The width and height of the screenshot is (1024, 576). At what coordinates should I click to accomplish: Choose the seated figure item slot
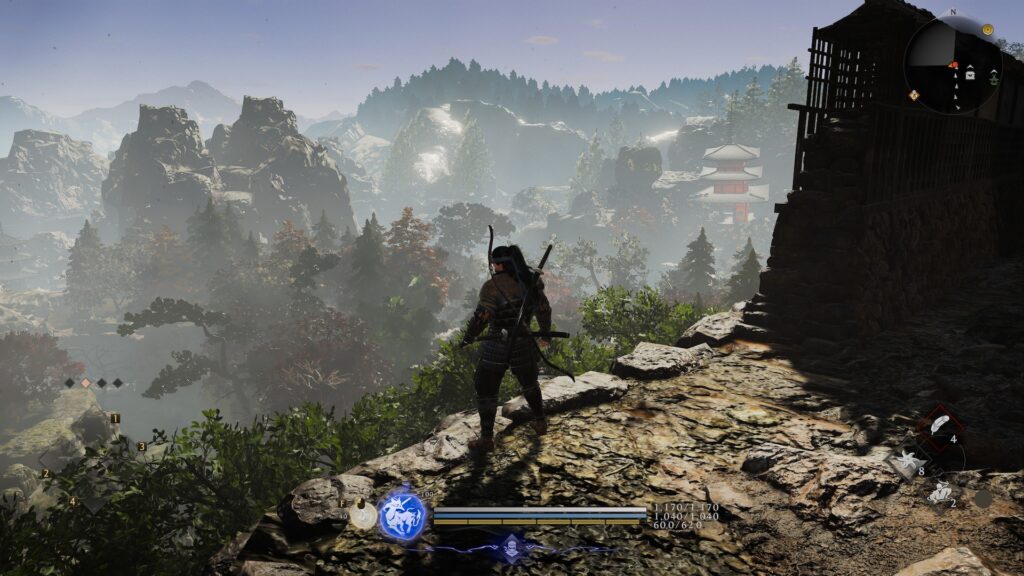(939, 492)
